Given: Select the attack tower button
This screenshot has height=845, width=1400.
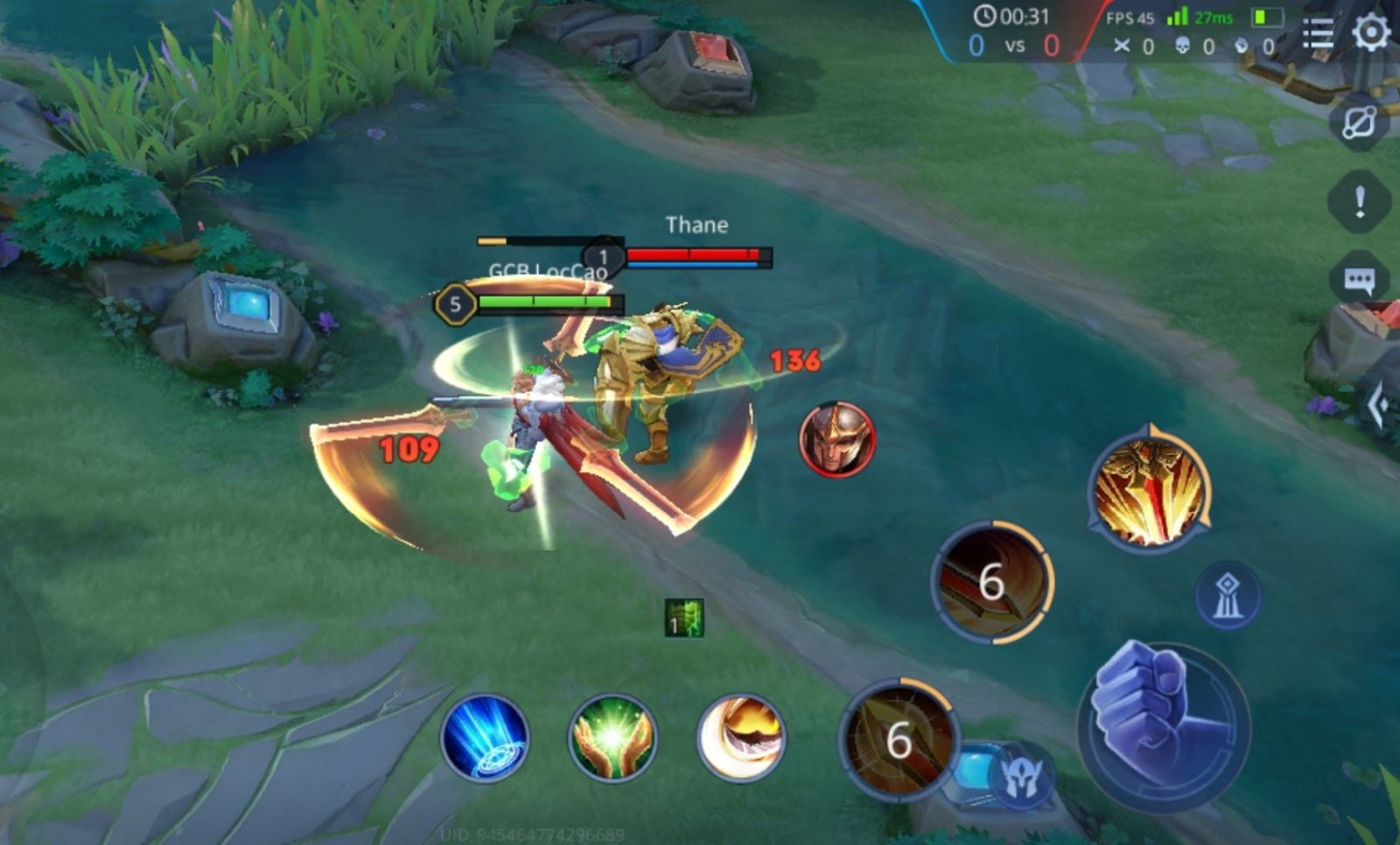Looking at the screenshot, I should pyautogui.click(x=1227, y=595).
